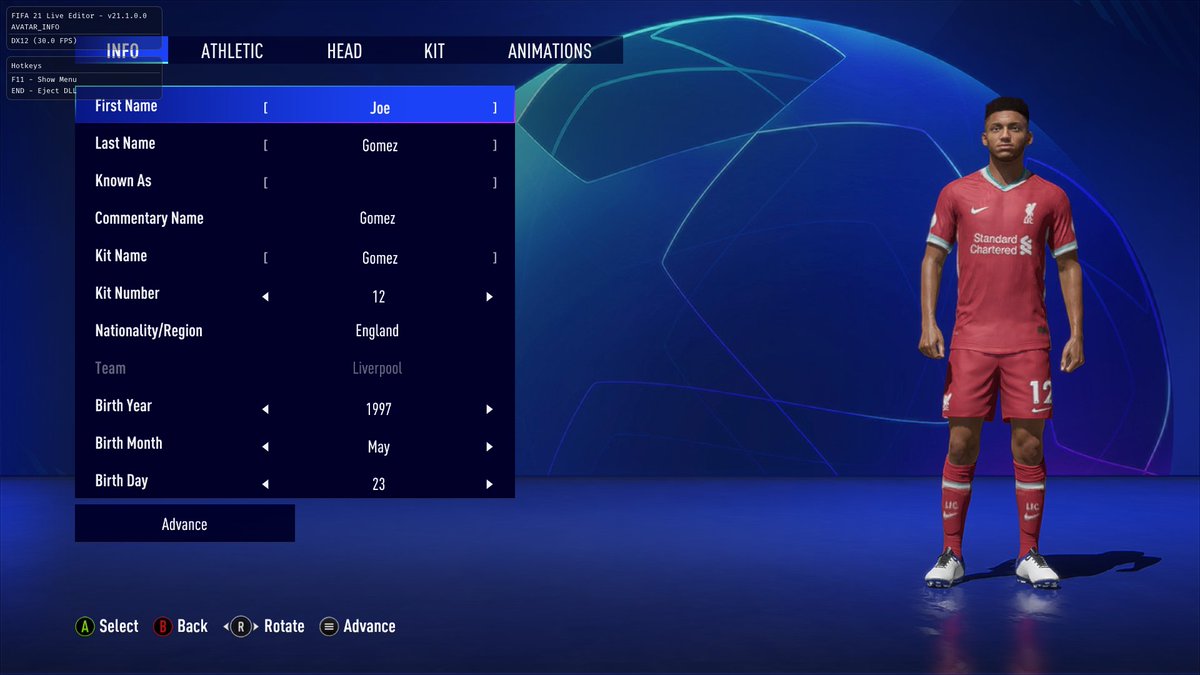This screenshot has height=675, width=1200.
Task: Choose the Commentary Name row
Action: click(x=295, y=218)
